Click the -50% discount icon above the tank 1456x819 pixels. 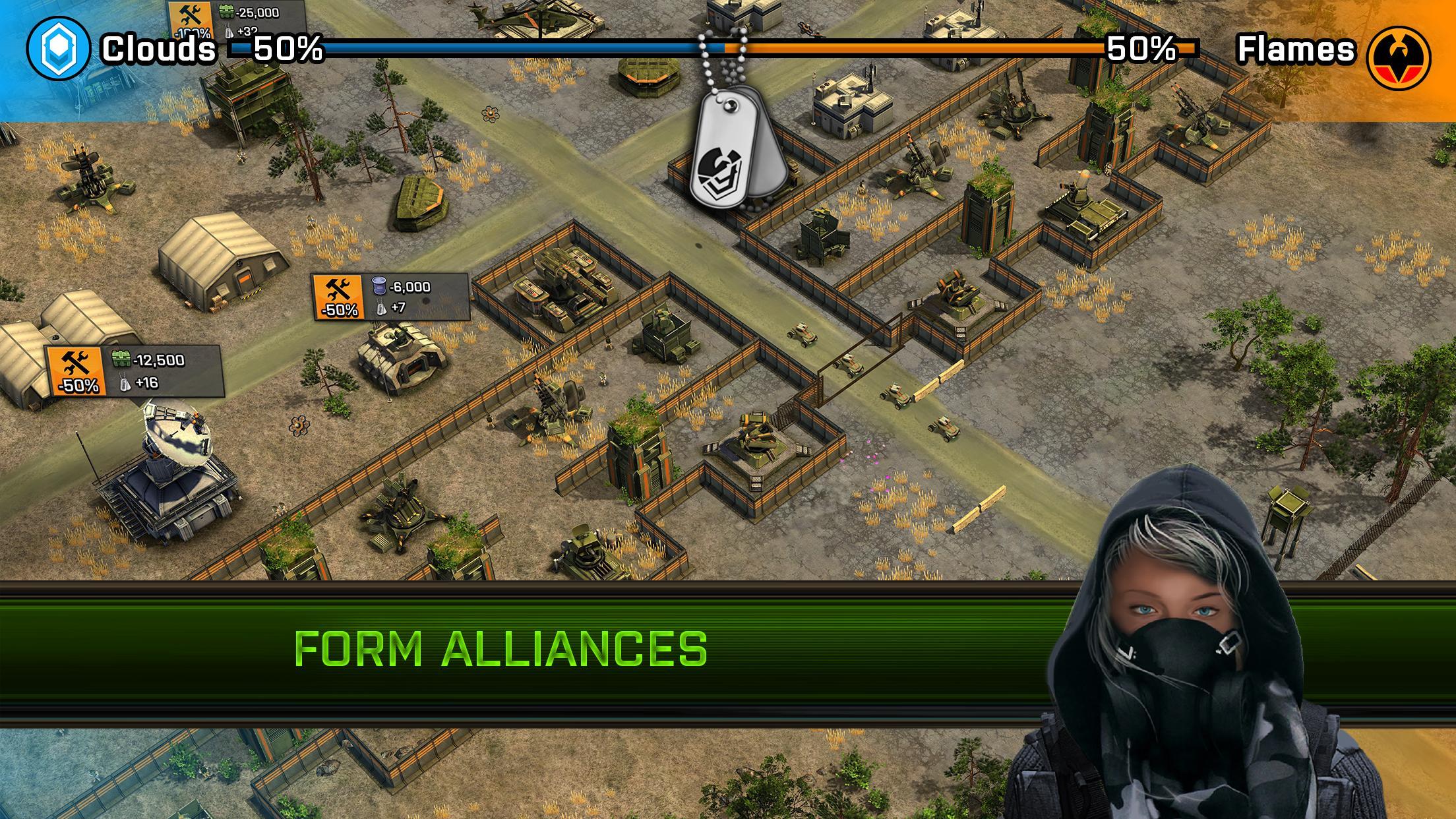(338, 297)
